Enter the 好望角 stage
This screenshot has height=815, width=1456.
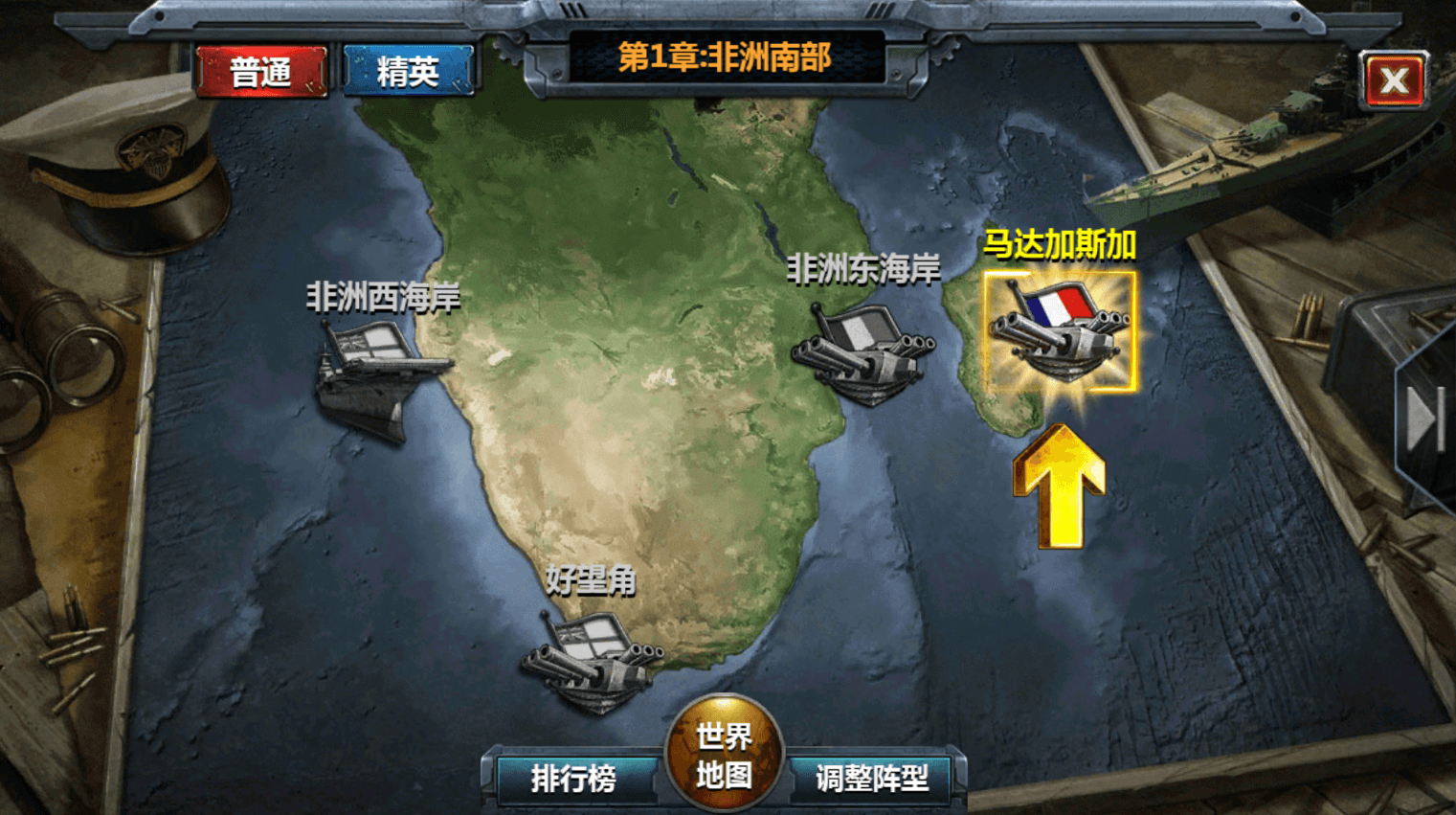pyautogui.click(x=594, y=659)
